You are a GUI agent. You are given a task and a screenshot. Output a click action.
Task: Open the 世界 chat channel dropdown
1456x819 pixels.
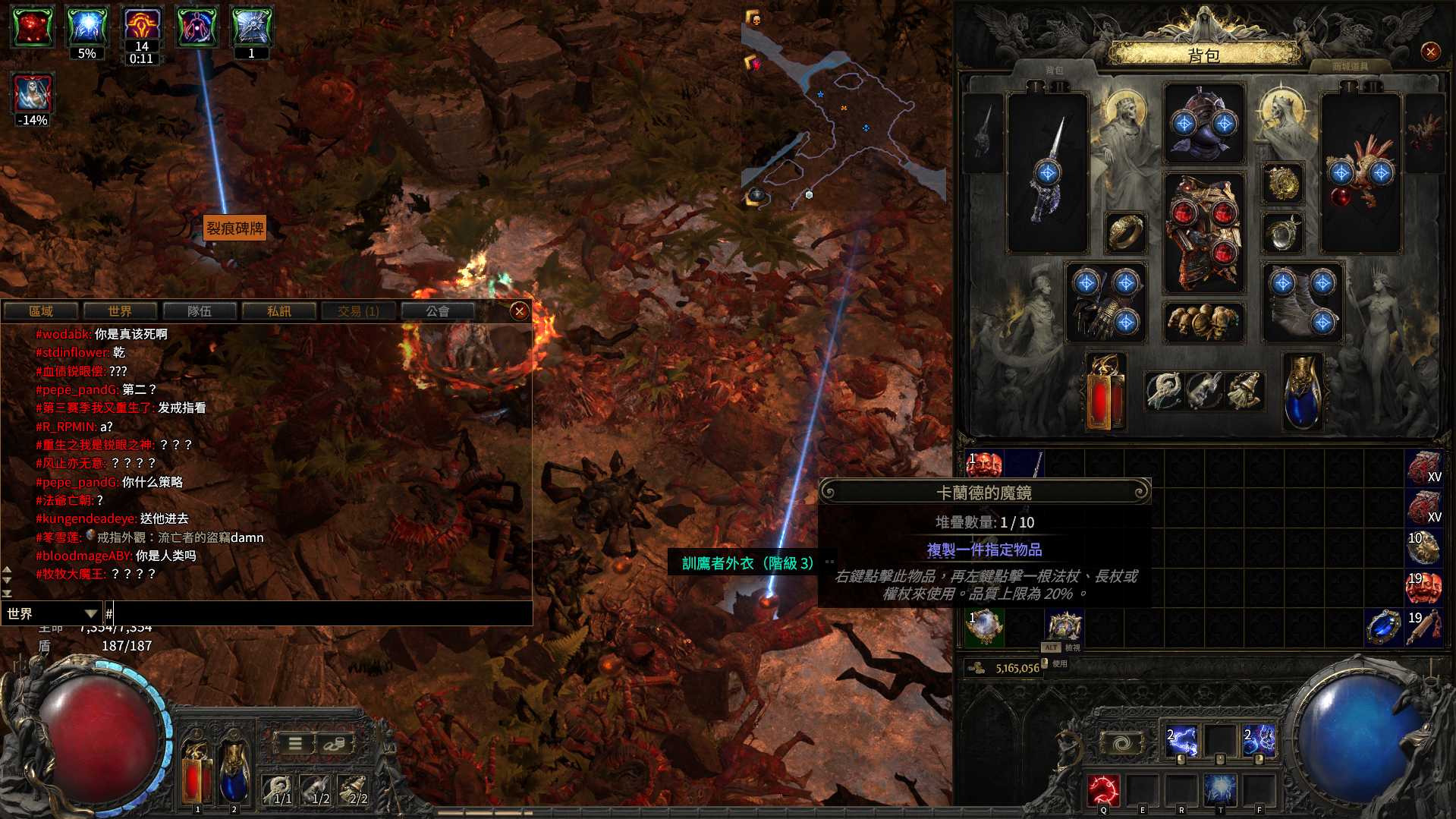(x=52, y=613)
